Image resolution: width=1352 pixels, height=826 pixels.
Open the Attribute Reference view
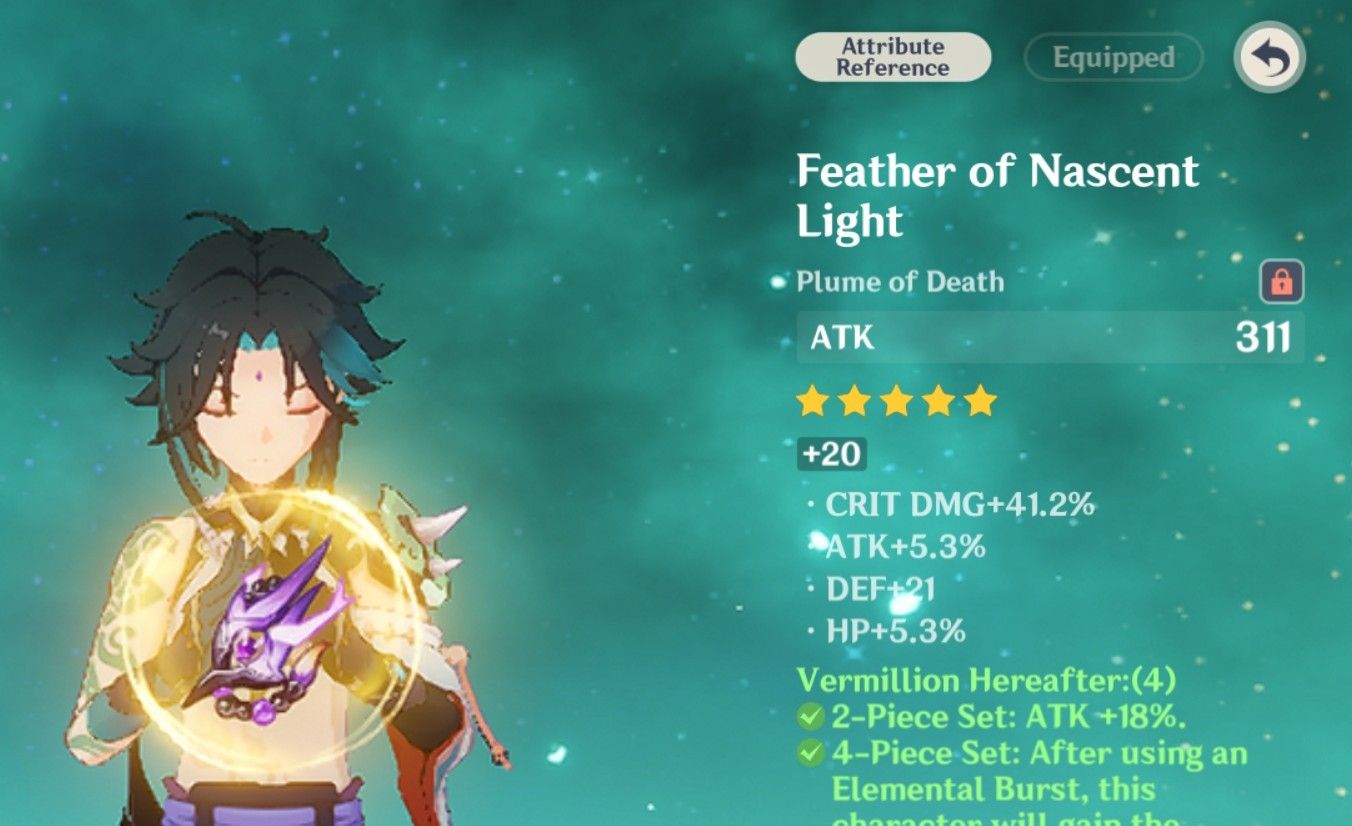(x=891, y=57)
